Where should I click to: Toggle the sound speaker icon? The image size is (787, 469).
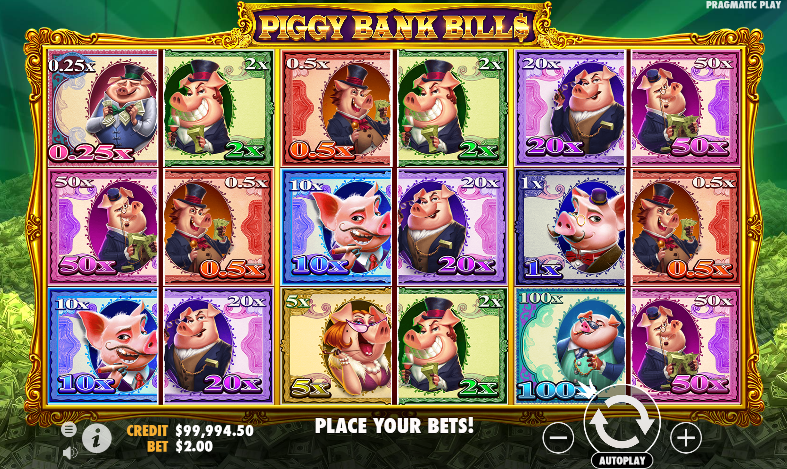[x=69, y=452]
